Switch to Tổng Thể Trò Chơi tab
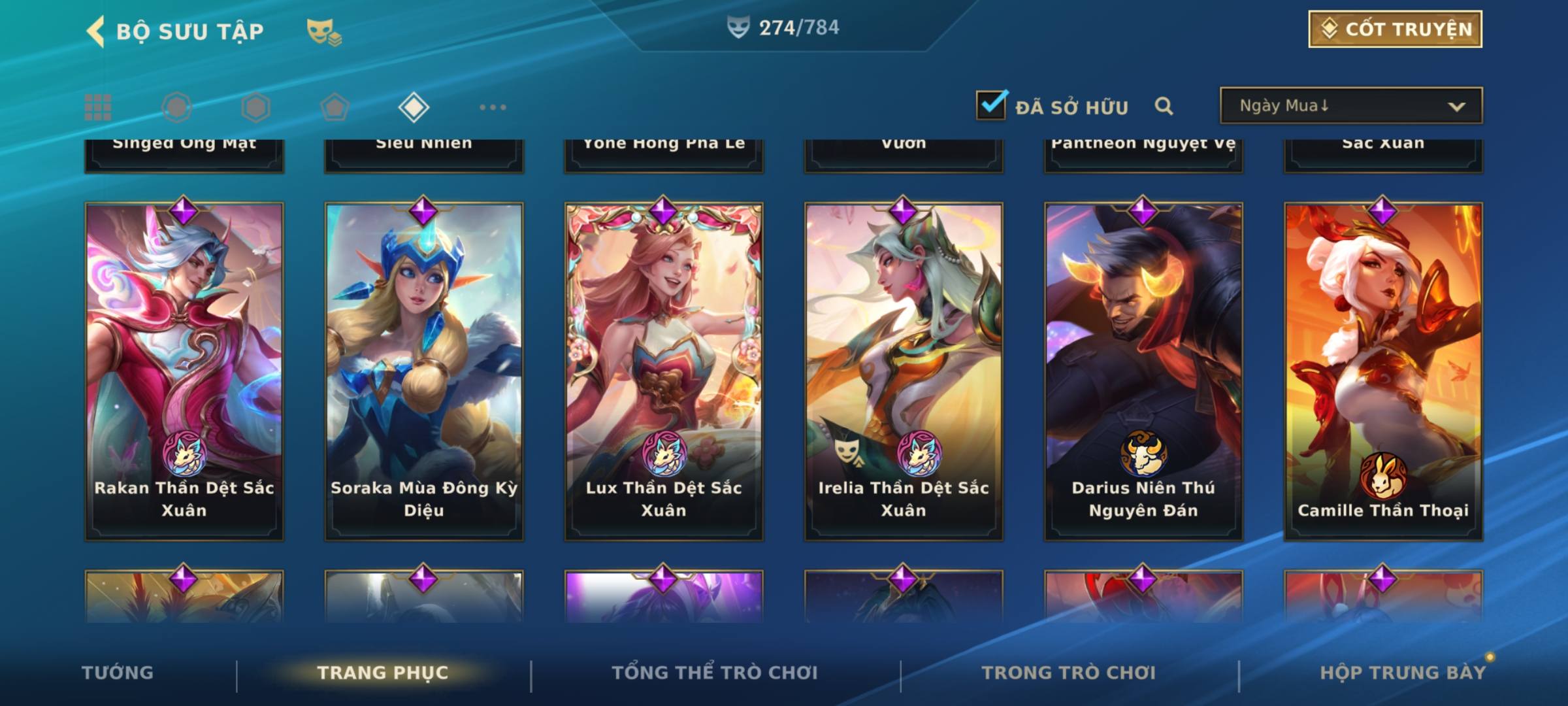 715,673
